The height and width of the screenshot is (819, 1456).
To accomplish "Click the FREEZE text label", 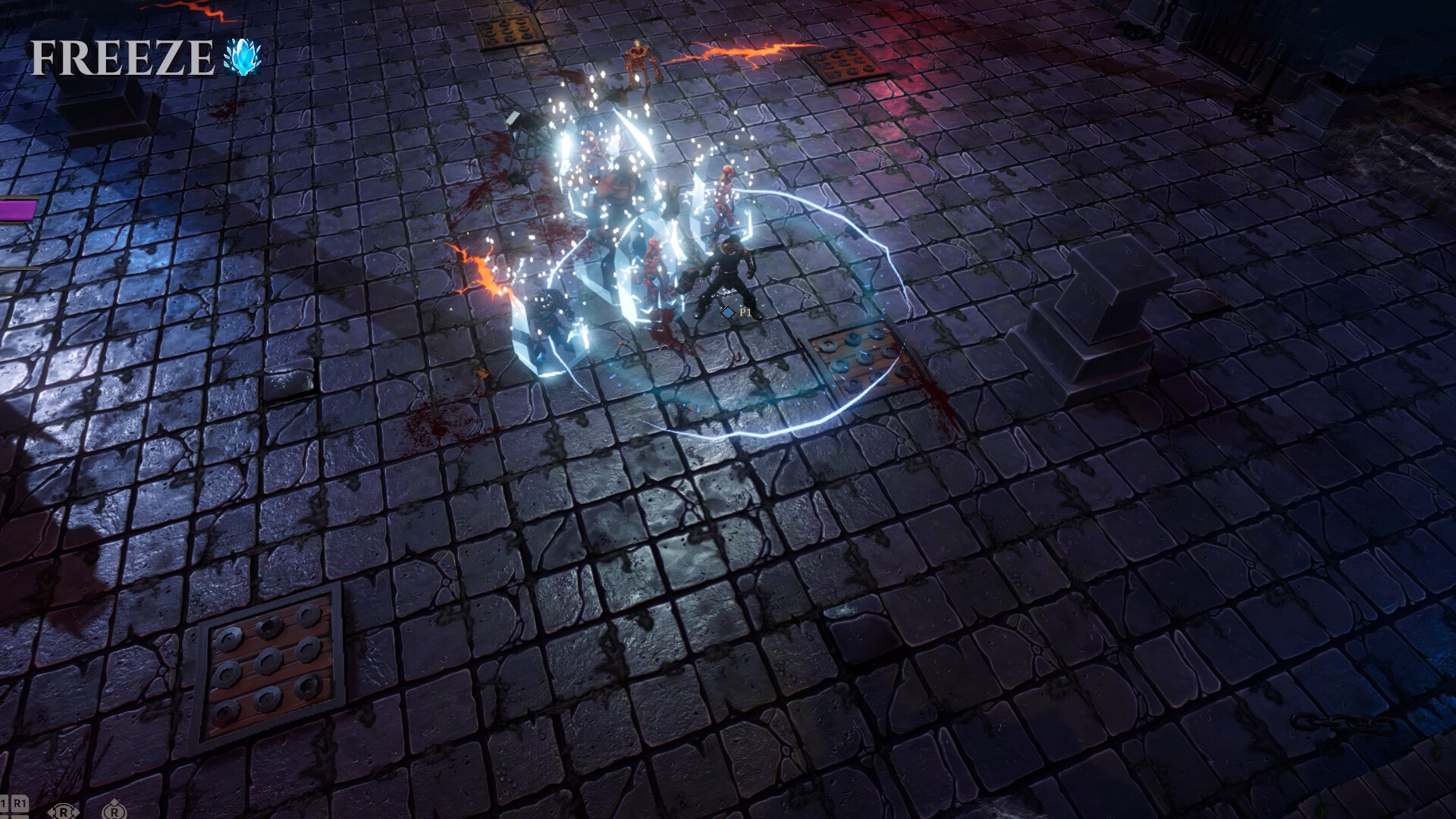I will tap(121, 55).
